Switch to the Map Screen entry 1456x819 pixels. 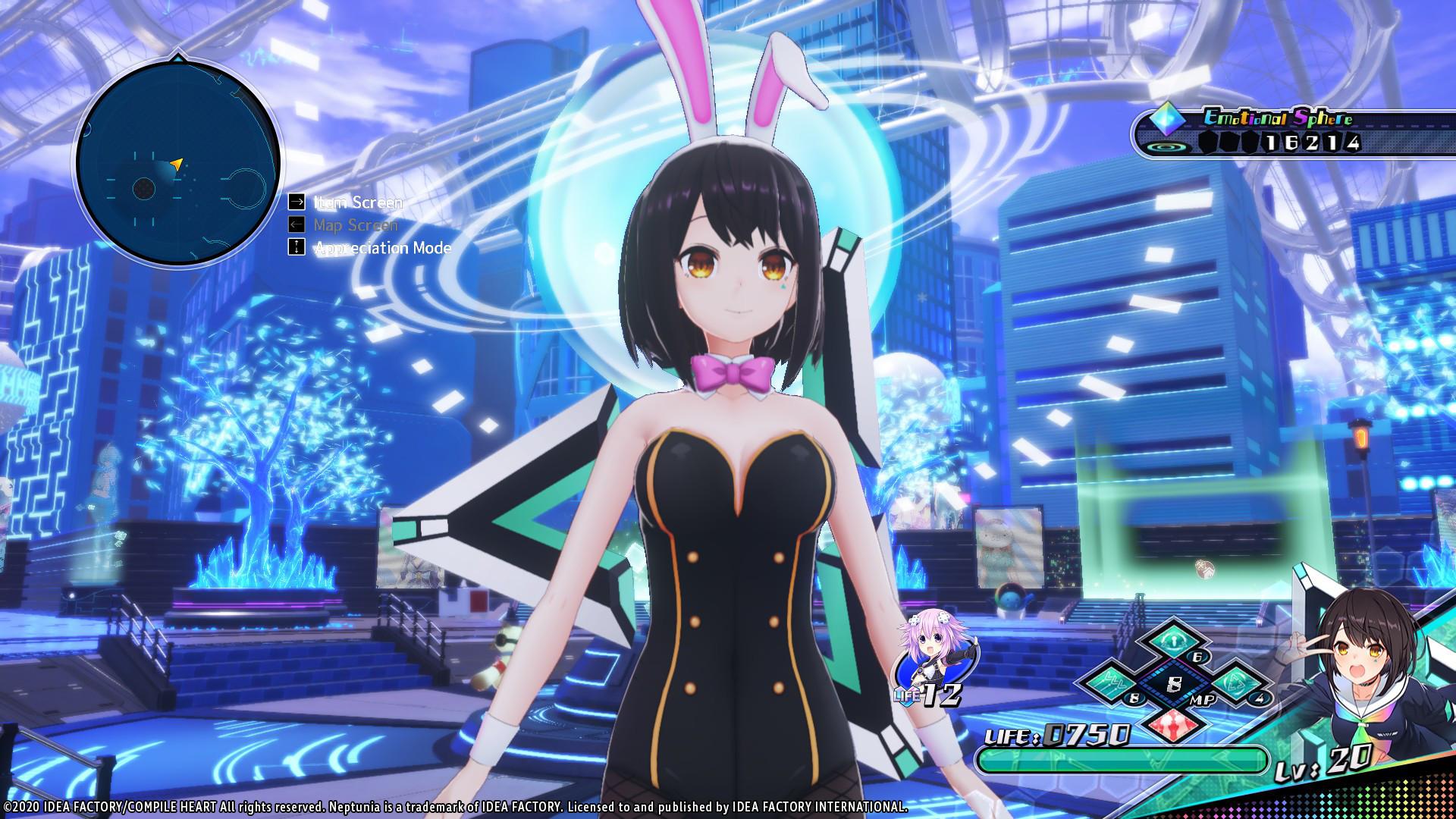pos(356,225)
